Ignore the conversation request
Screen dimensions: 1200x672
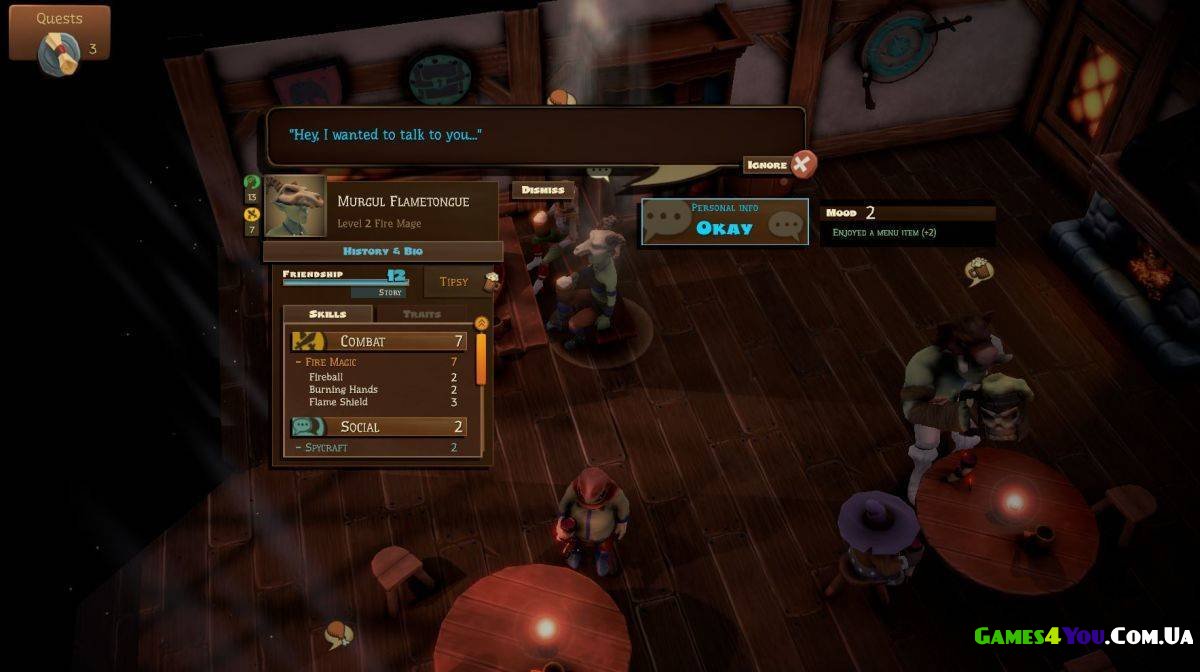tap(780, 164)
